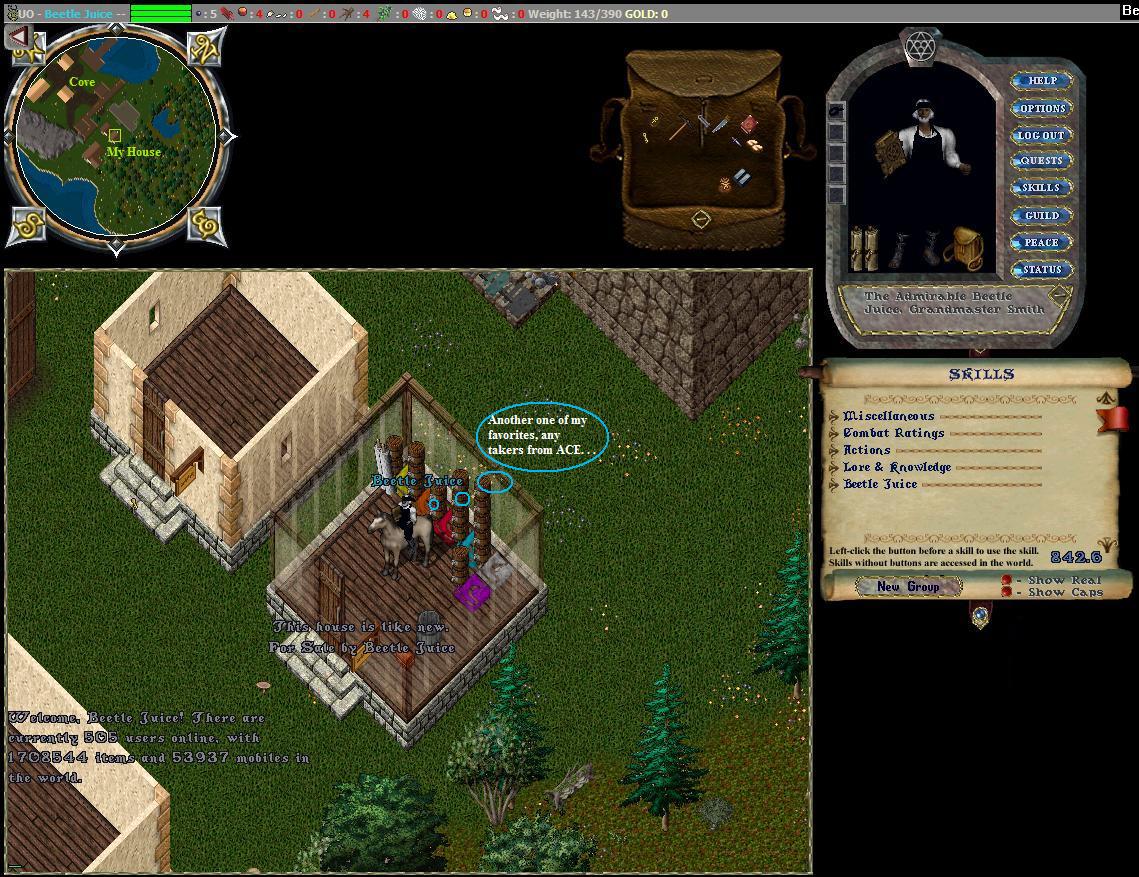Open the Options window
This screenshot has height=877, width=1139.
(x=1041, y=108)
